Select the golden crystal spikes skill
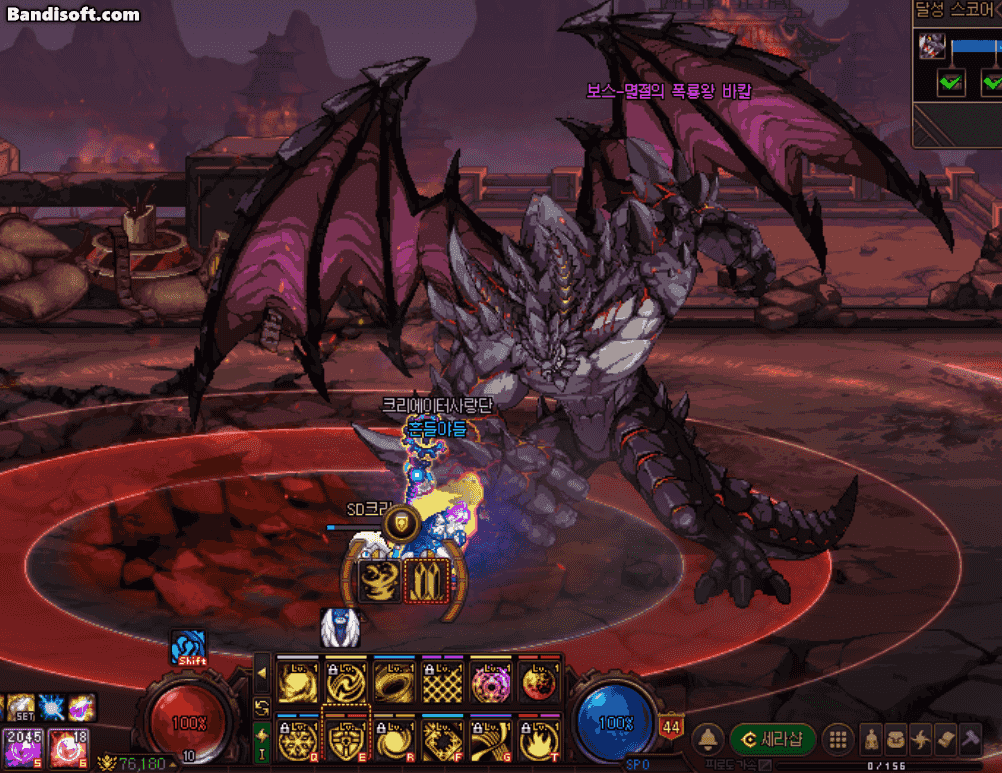 pyautogui.click(x=428, y=580)
